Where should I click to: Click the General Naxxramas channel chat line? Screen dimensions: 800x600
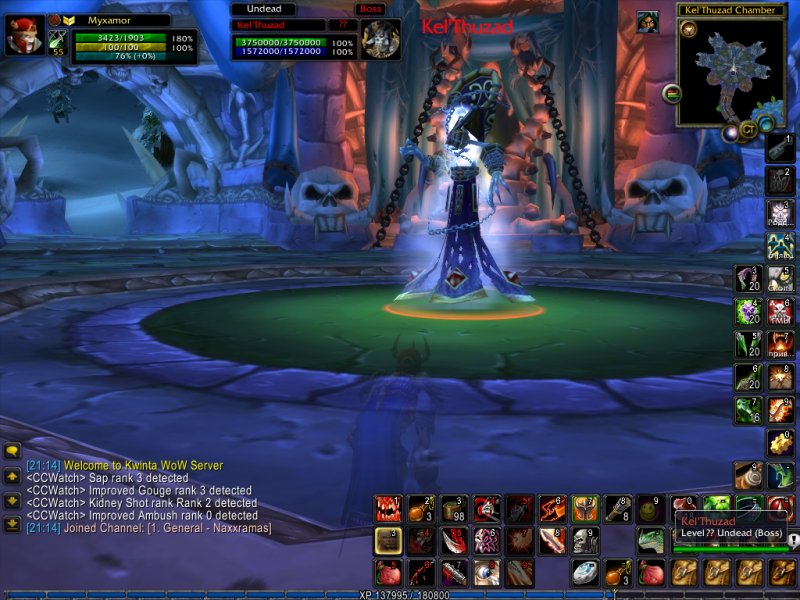(150, 528)
